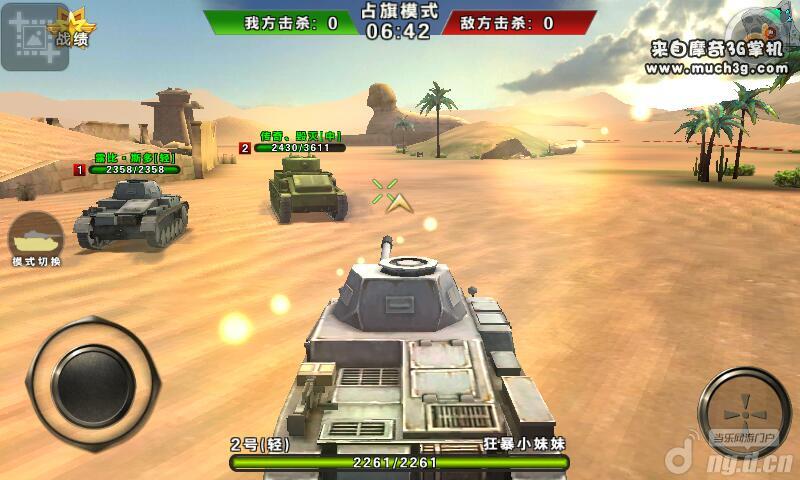Tap the virtual movement joystick
Screen dimensions: 800x480
point(93,384)
